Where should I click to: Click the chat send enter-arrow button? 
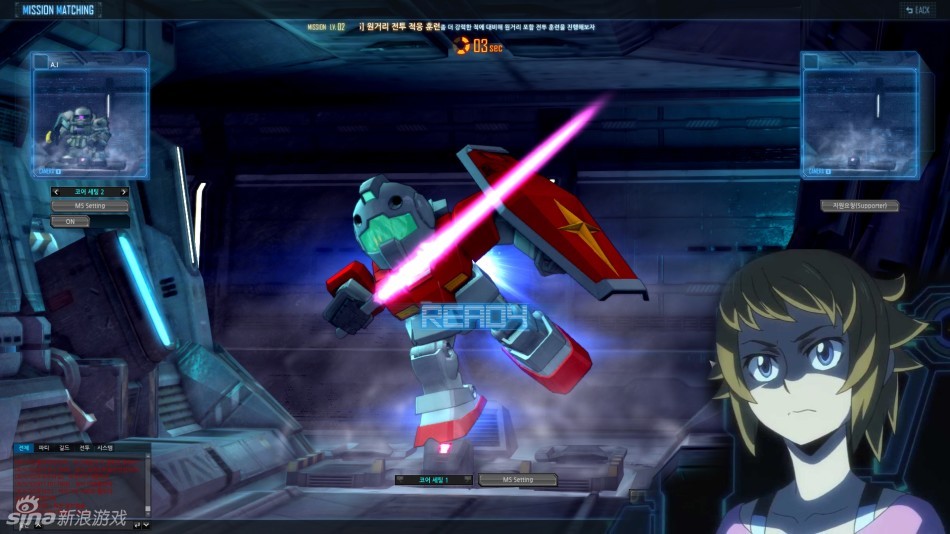pos(137,524)
